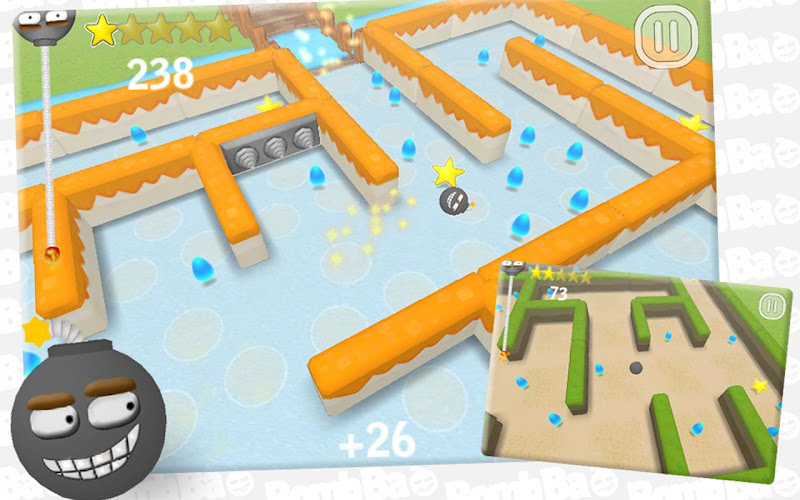Click the pause button in the green maze inset

(769, 306)
